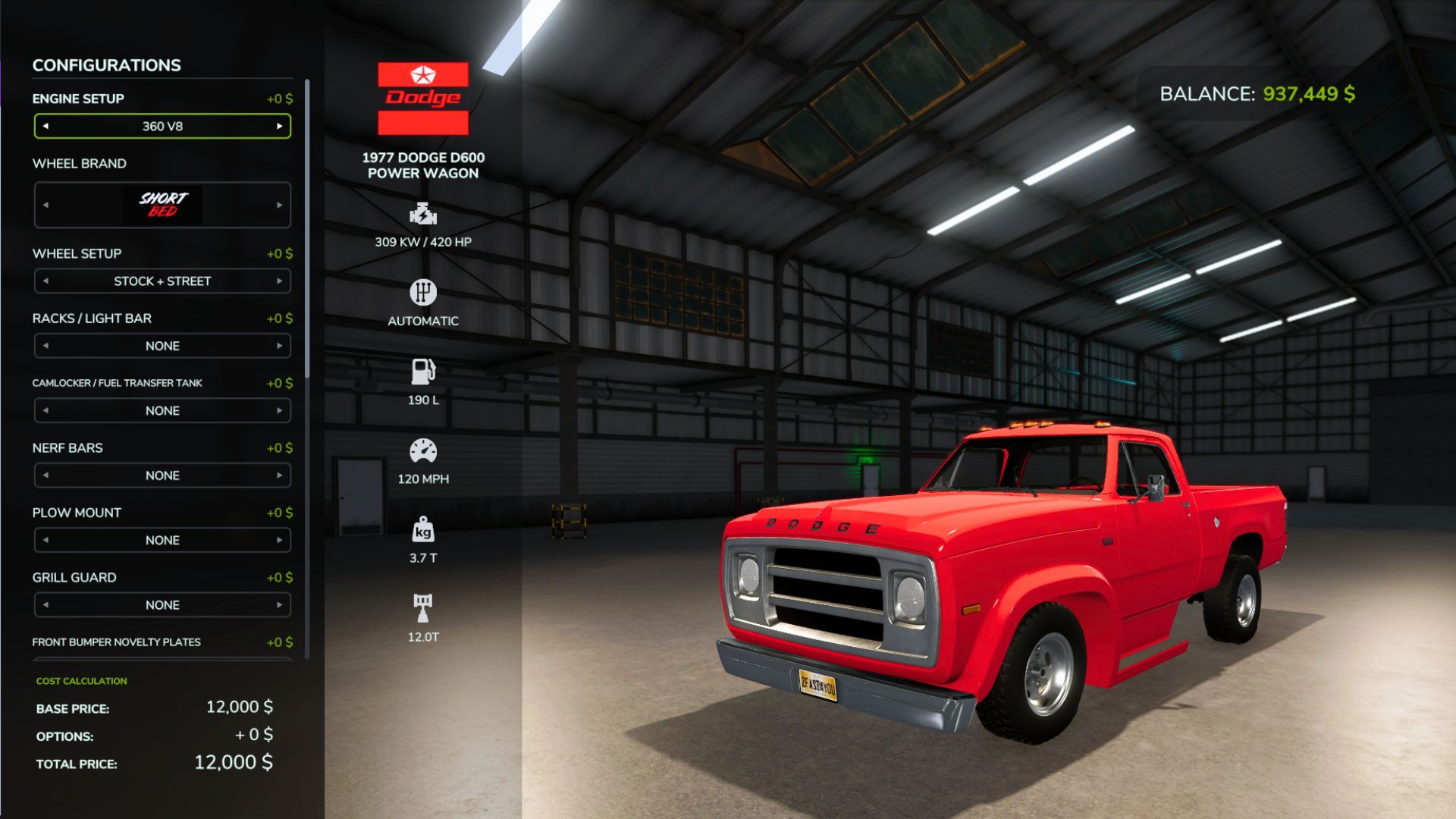Click the fuel pump icon for 190 L capacity
The image size is (1456, 819).
[423, 372]
